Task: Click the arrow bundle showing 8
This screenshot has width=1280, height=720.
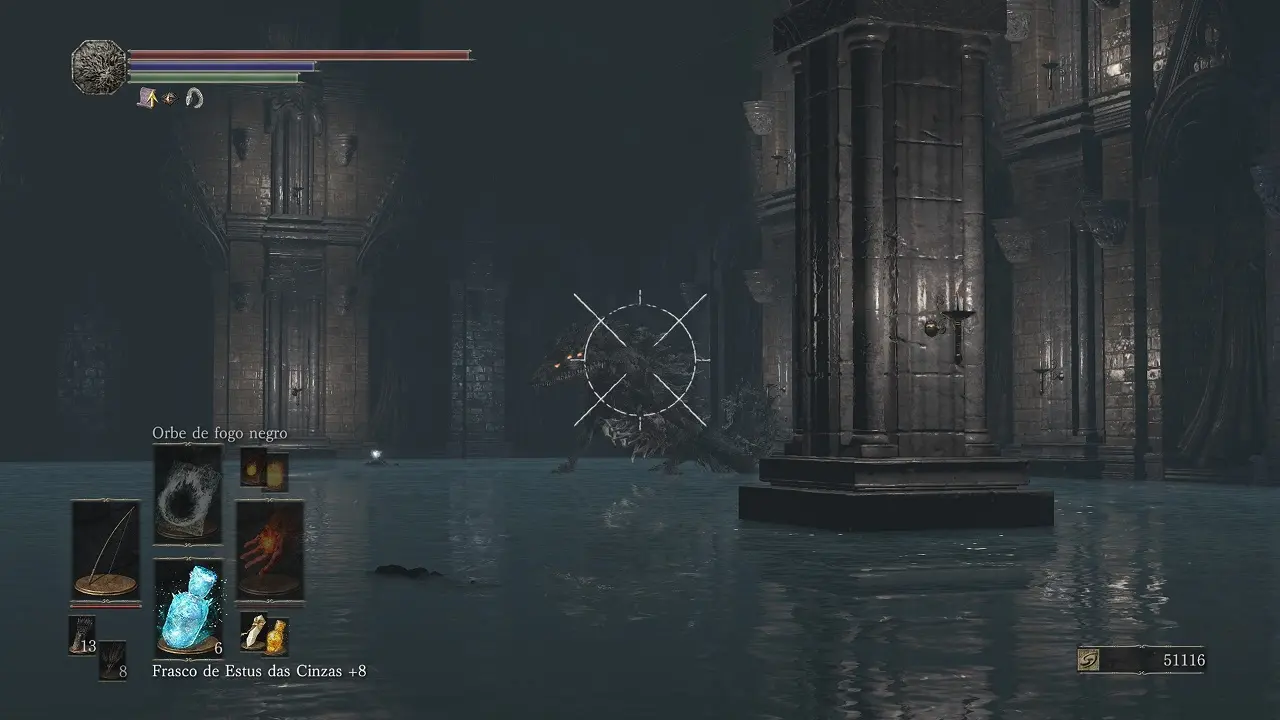Action: coord(112,661)
